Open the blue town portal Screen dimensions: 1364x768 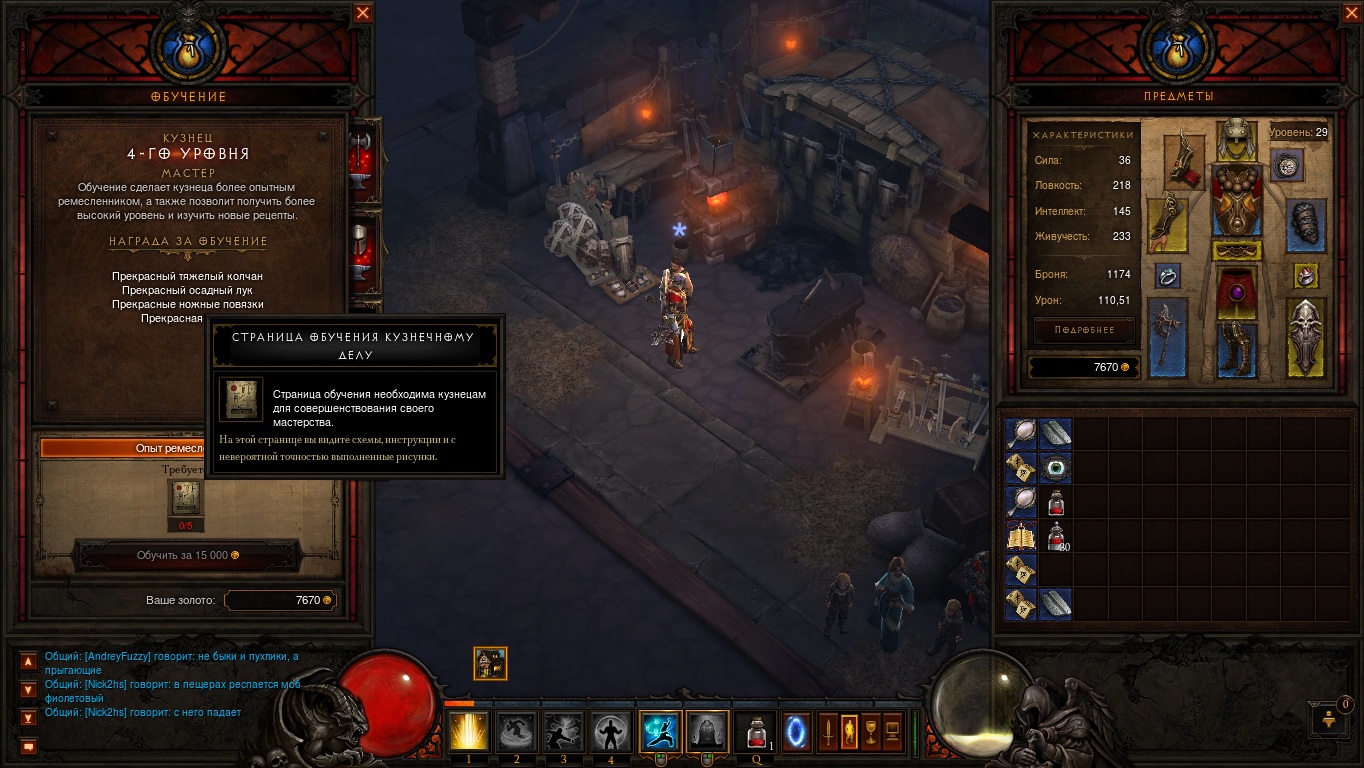796,732
